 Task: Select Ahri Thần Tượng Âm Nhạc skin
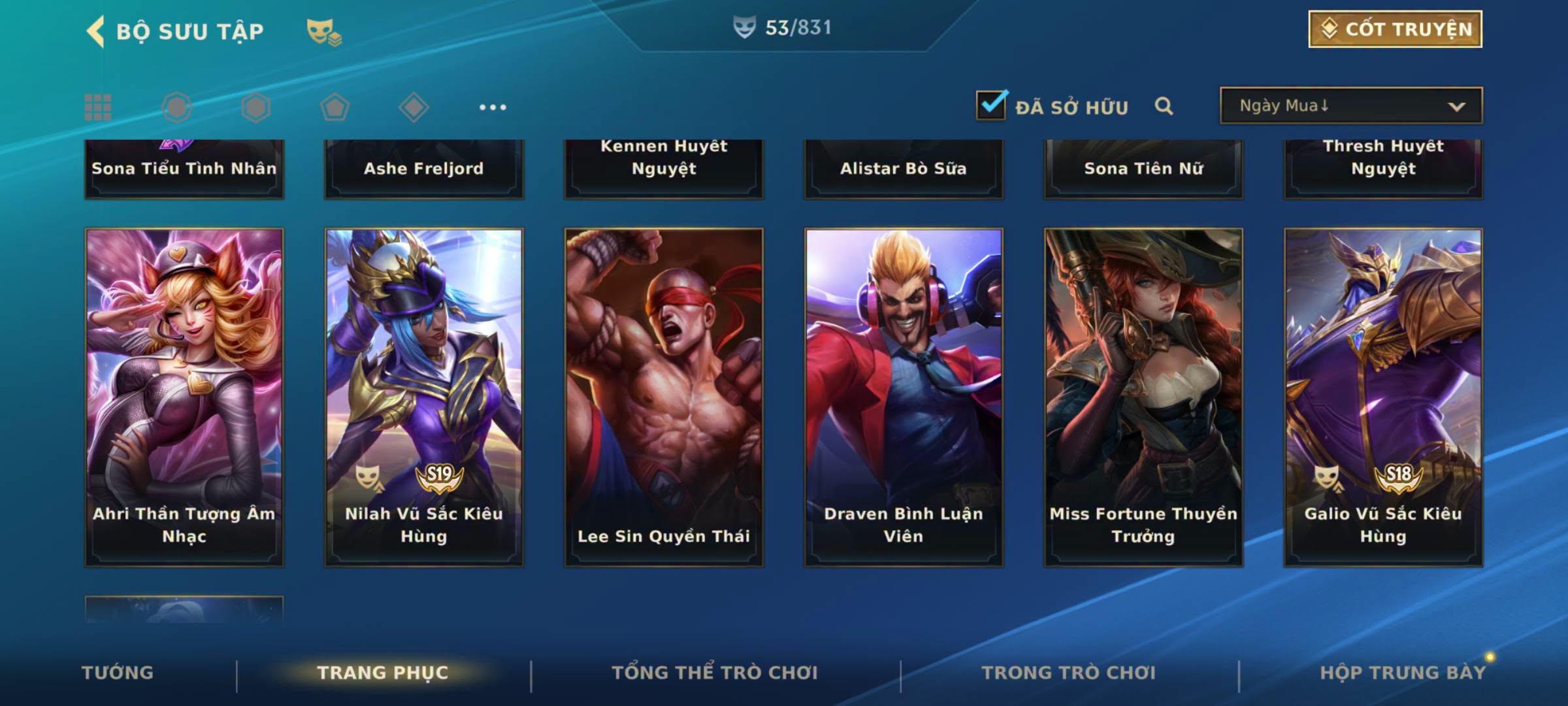click(x=184, y=396)
